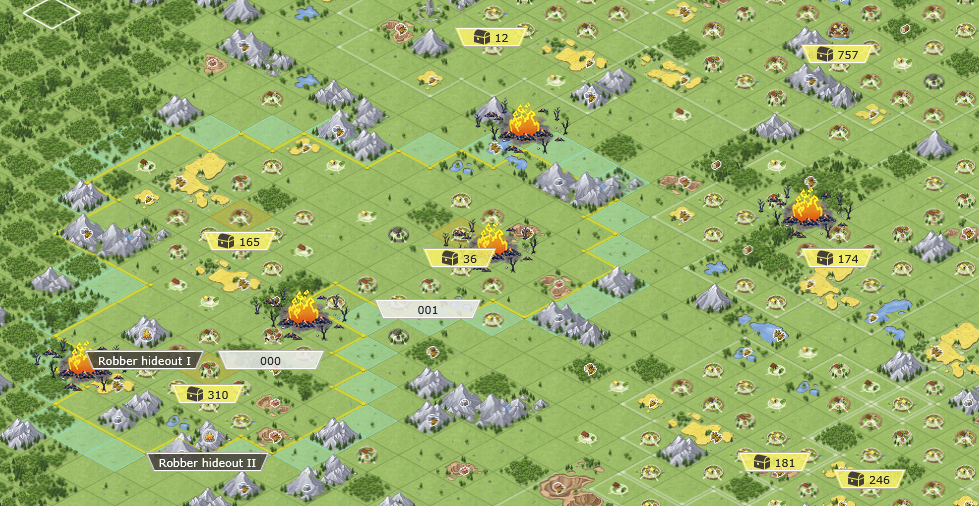Select the map label 000
Screen dimensions: 979x506
(x=271, y=360)
